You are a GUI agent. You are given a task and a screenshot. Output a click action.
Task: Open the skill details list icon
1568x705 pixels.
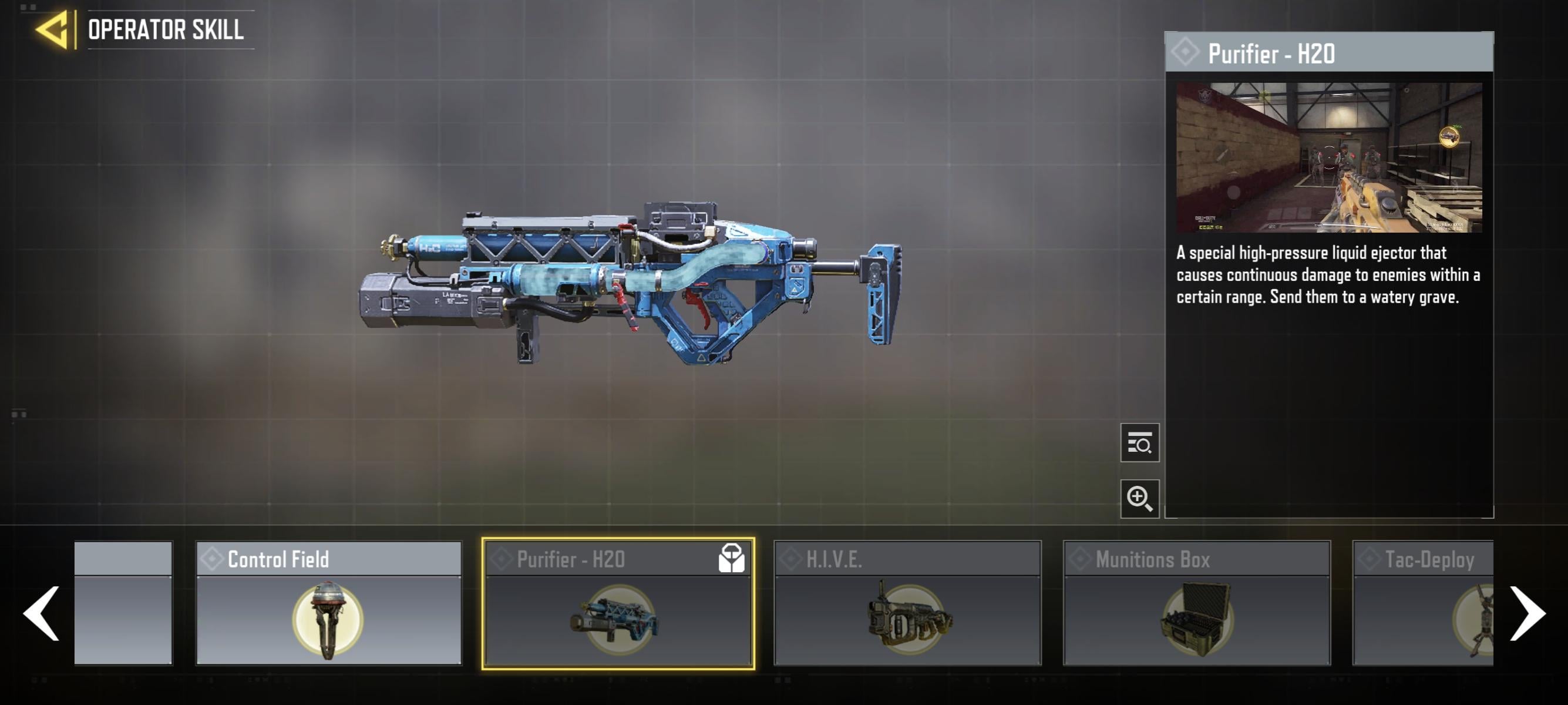coord(1139,442)
